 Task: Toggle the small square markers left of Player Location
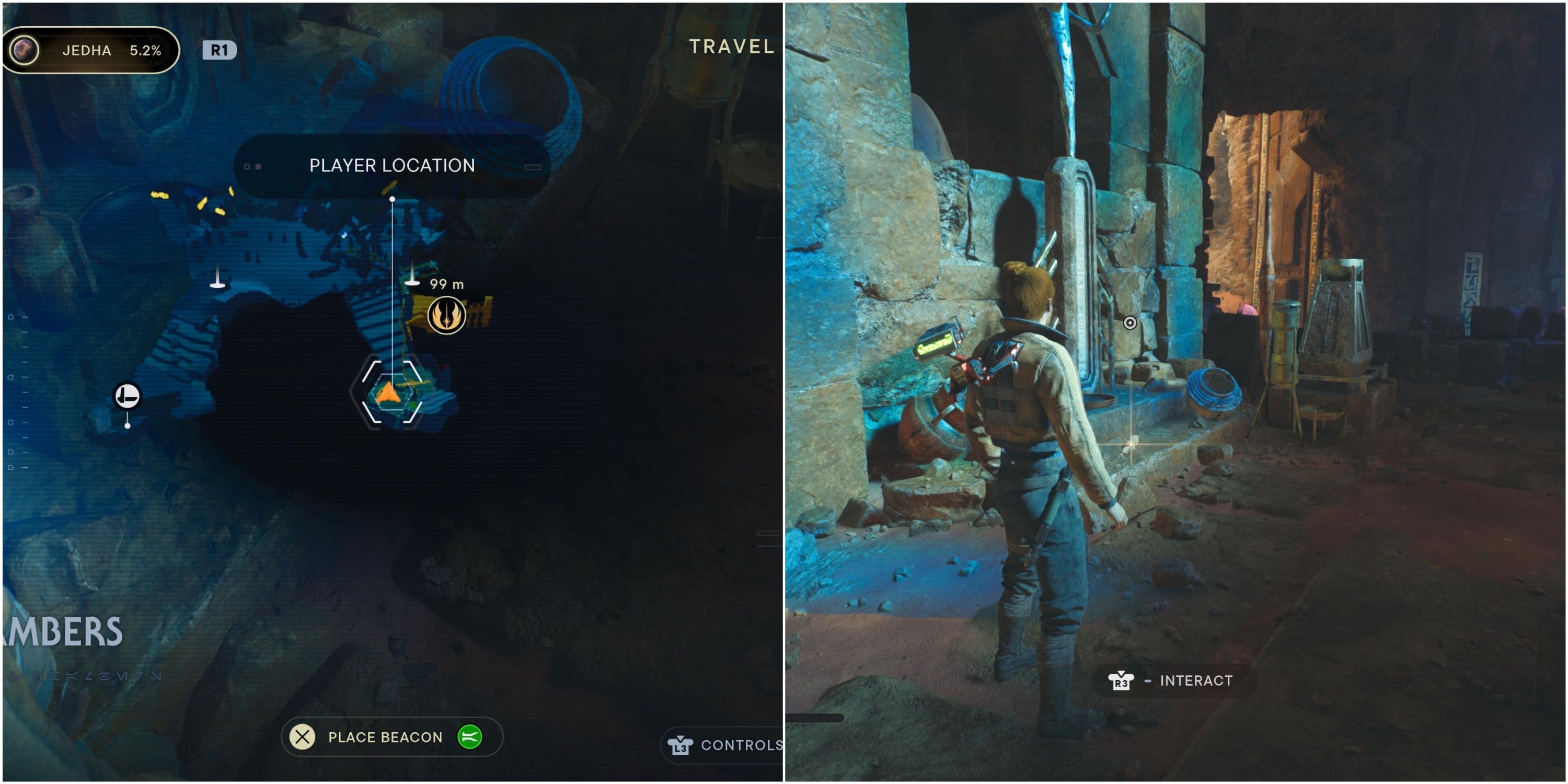pyautogui.click(x=252, y=166)
